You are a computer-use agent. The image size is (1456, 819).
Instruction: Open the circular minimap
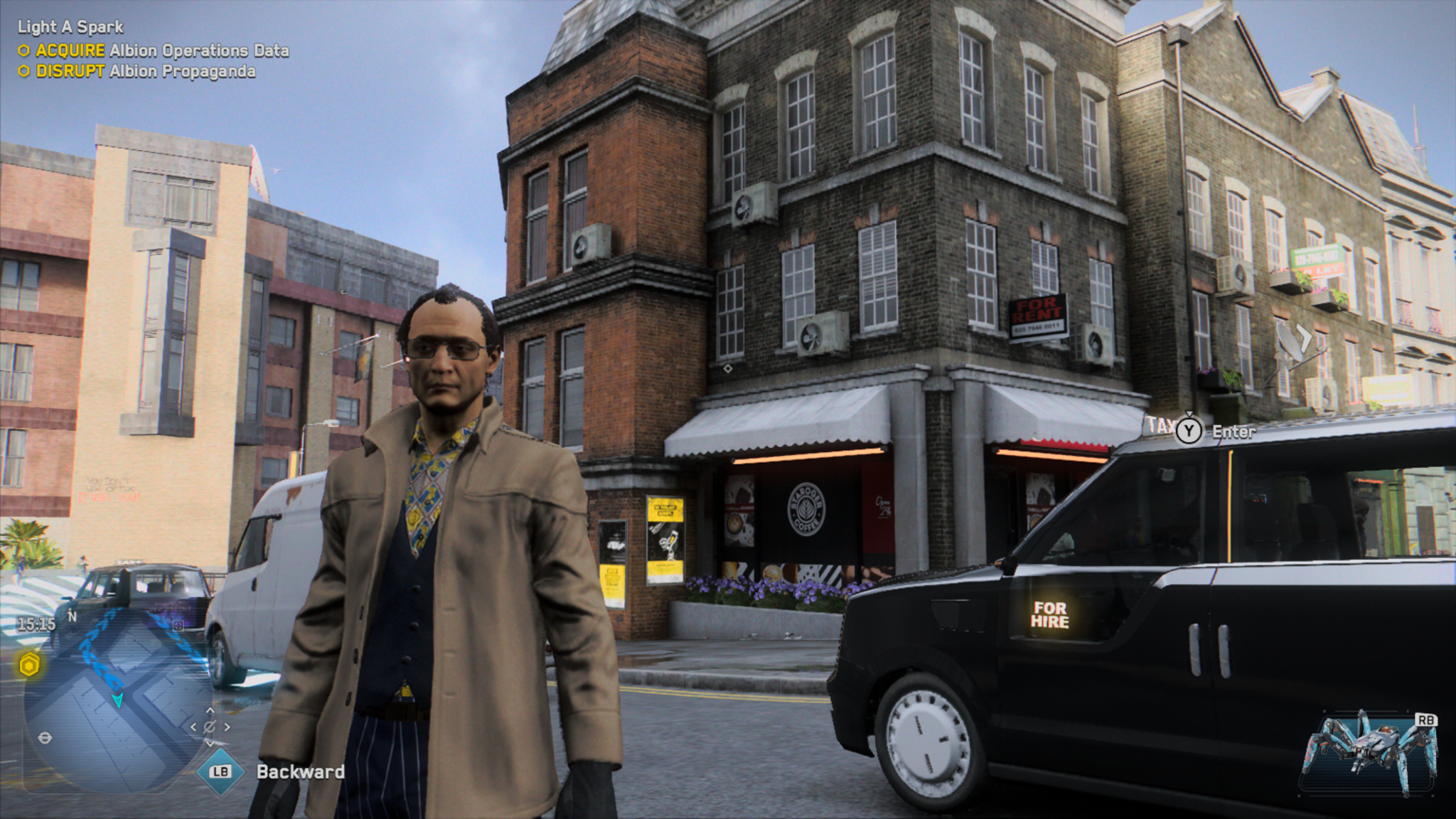tap(117, 700)
